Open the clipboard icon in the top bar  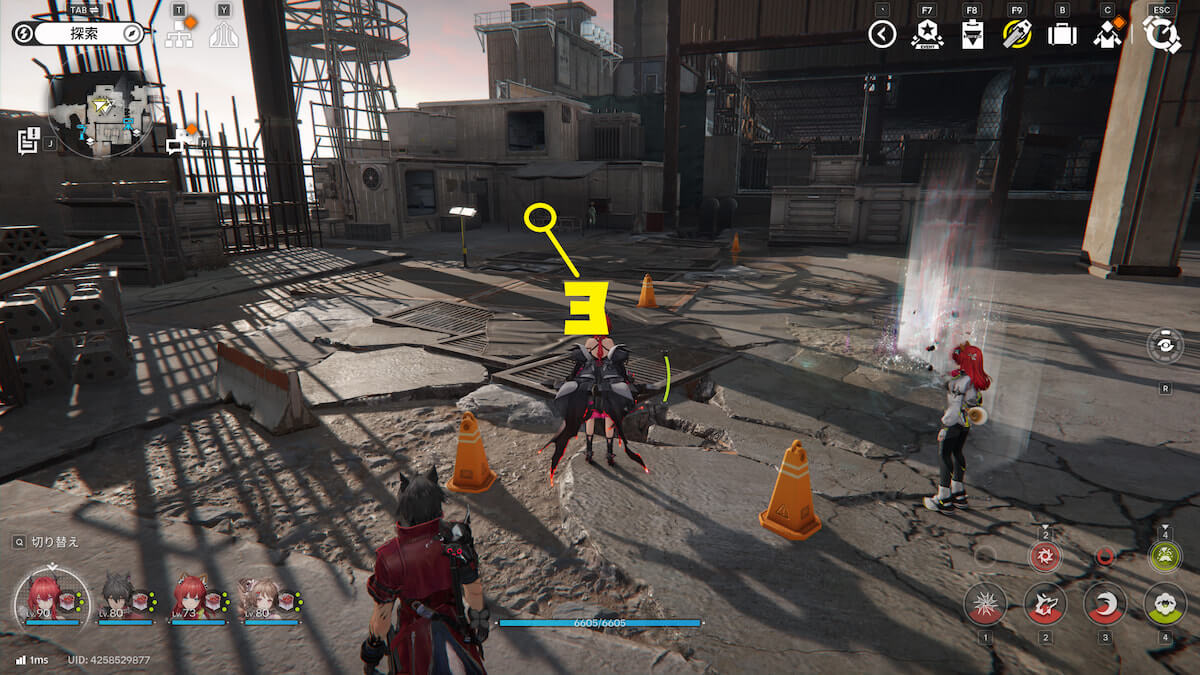[x=970, y=36]
